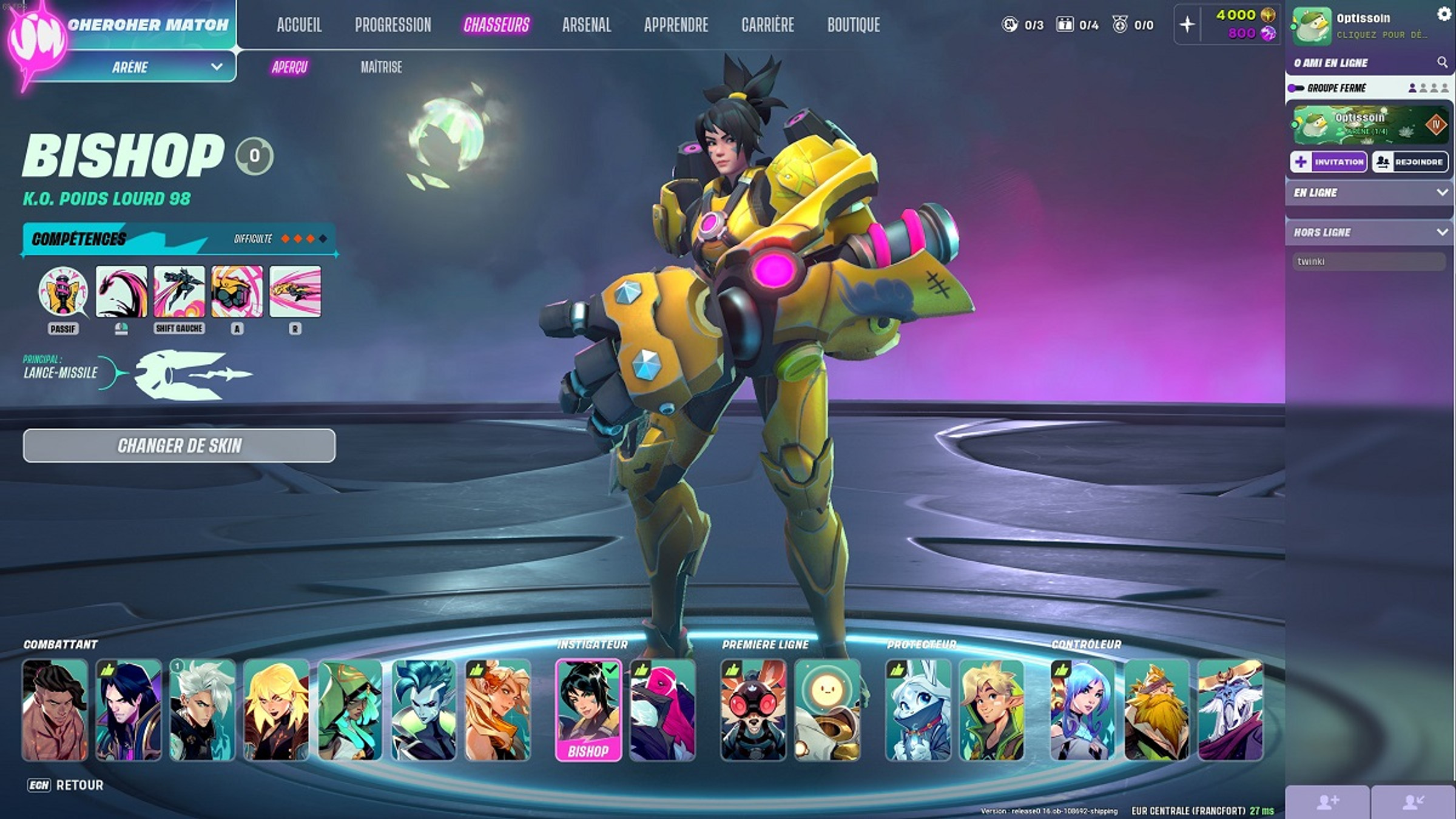Click the Changer de skin button
This screenshot has width=1456, height=819.
(179, 446)
